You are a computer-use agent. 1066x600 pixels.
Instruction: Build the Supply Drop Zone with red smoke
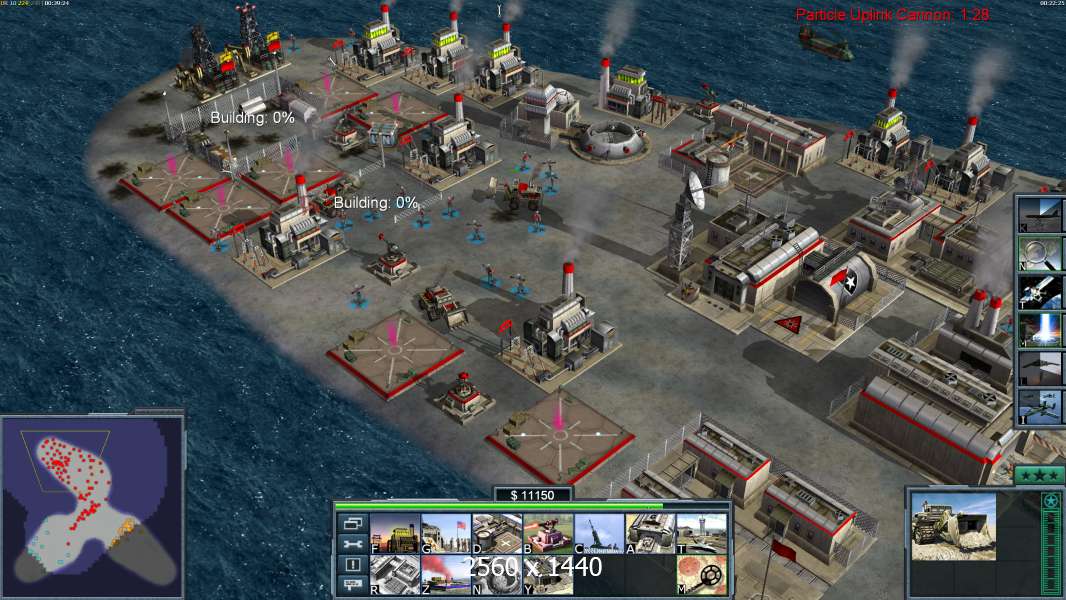tap(446, 575)
